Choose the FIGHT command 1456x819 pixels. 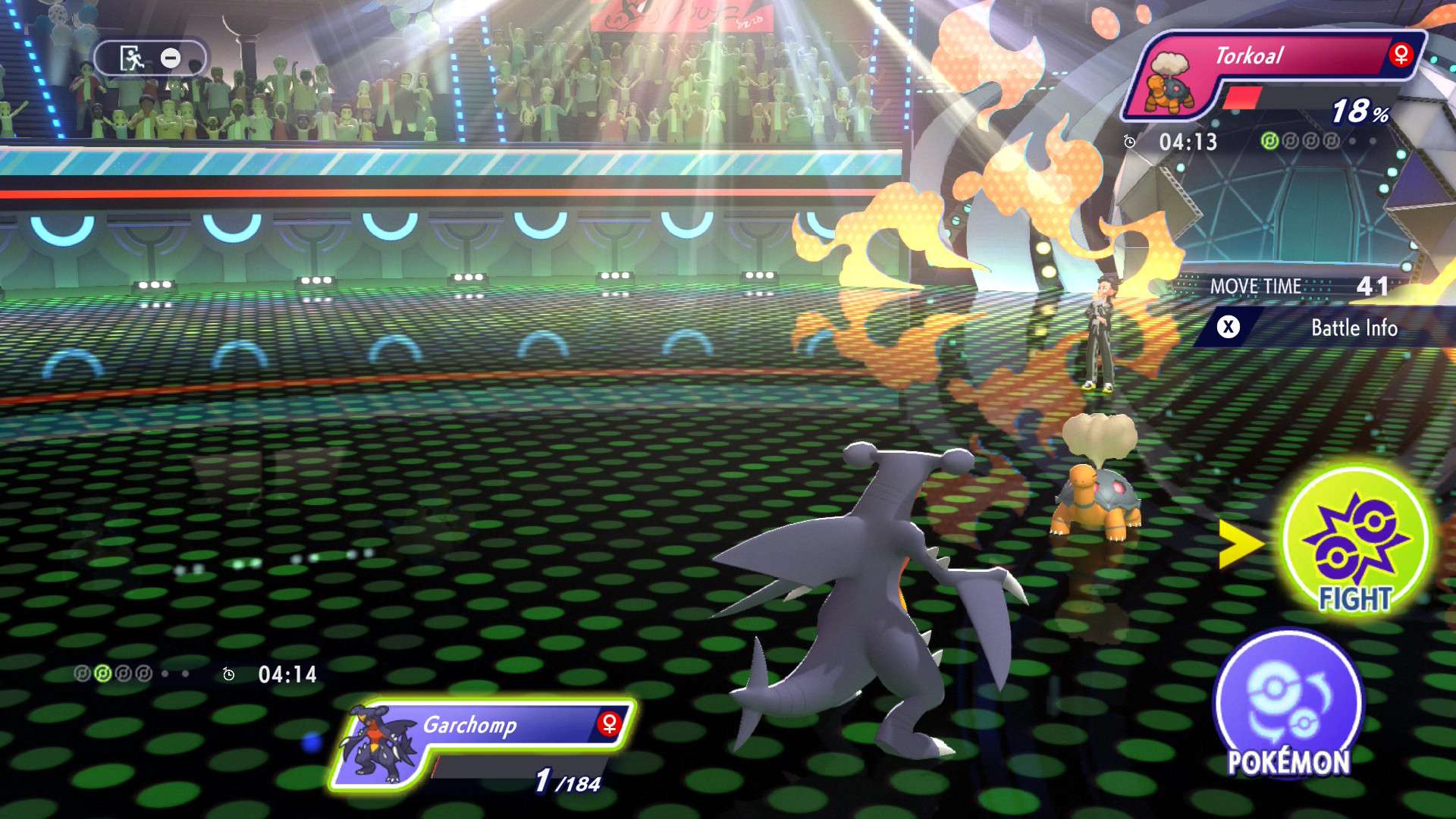click(1355, 541)
